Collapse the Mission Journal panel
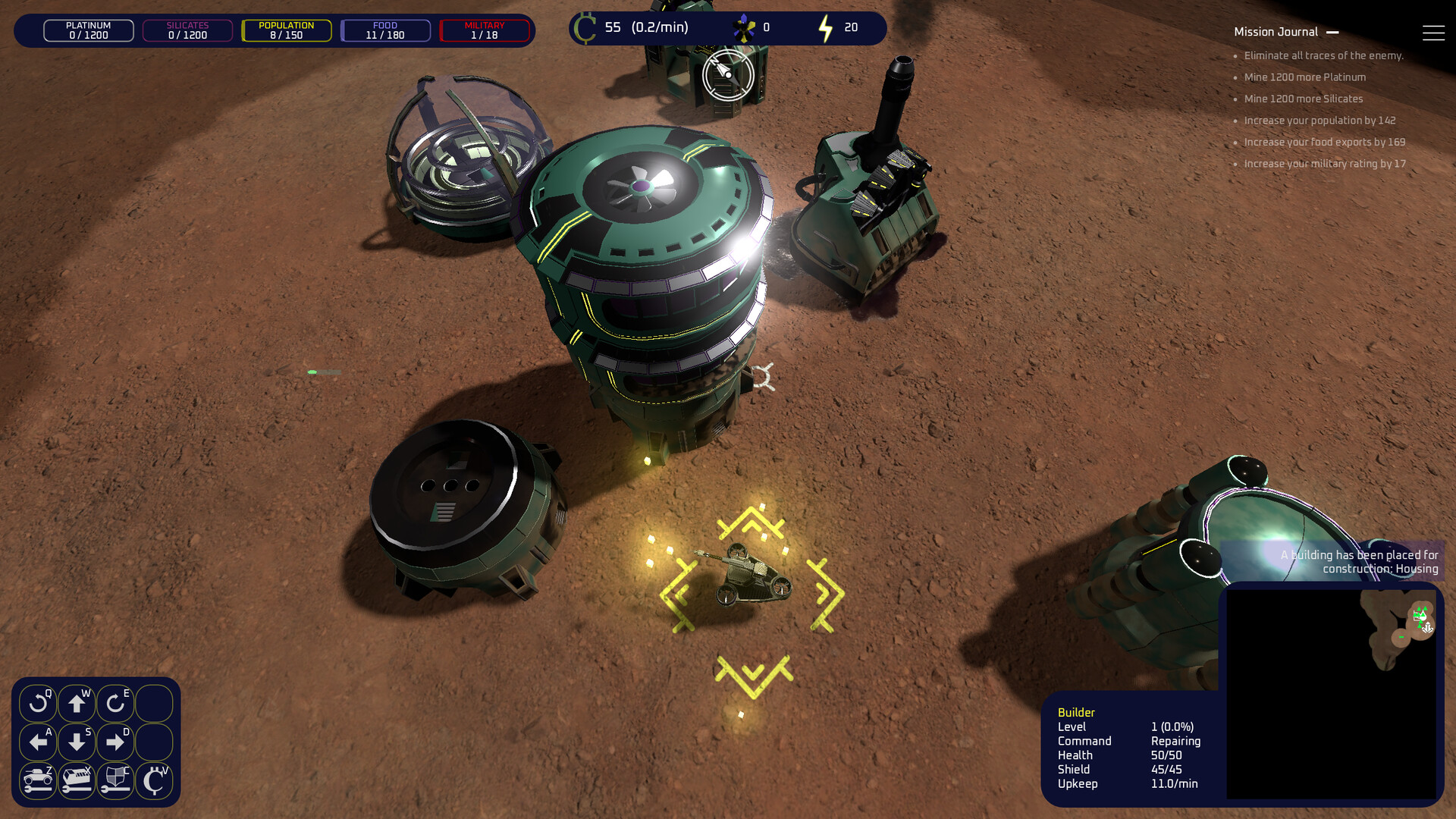The height and width of the screenshot is (819, 1456). [x=1333, y=32]
